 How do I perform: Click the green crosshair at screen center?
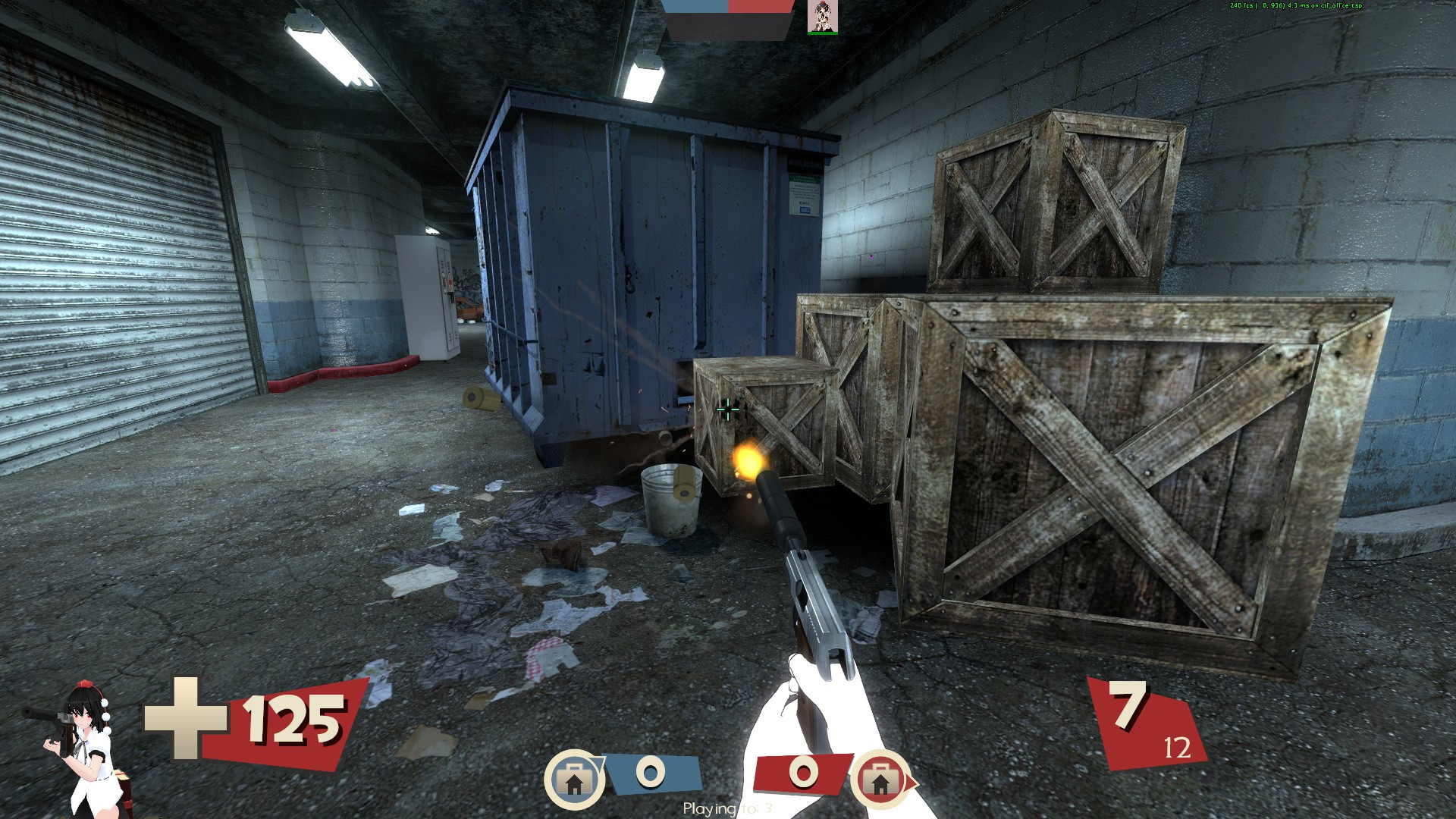(x=728, y=409)
